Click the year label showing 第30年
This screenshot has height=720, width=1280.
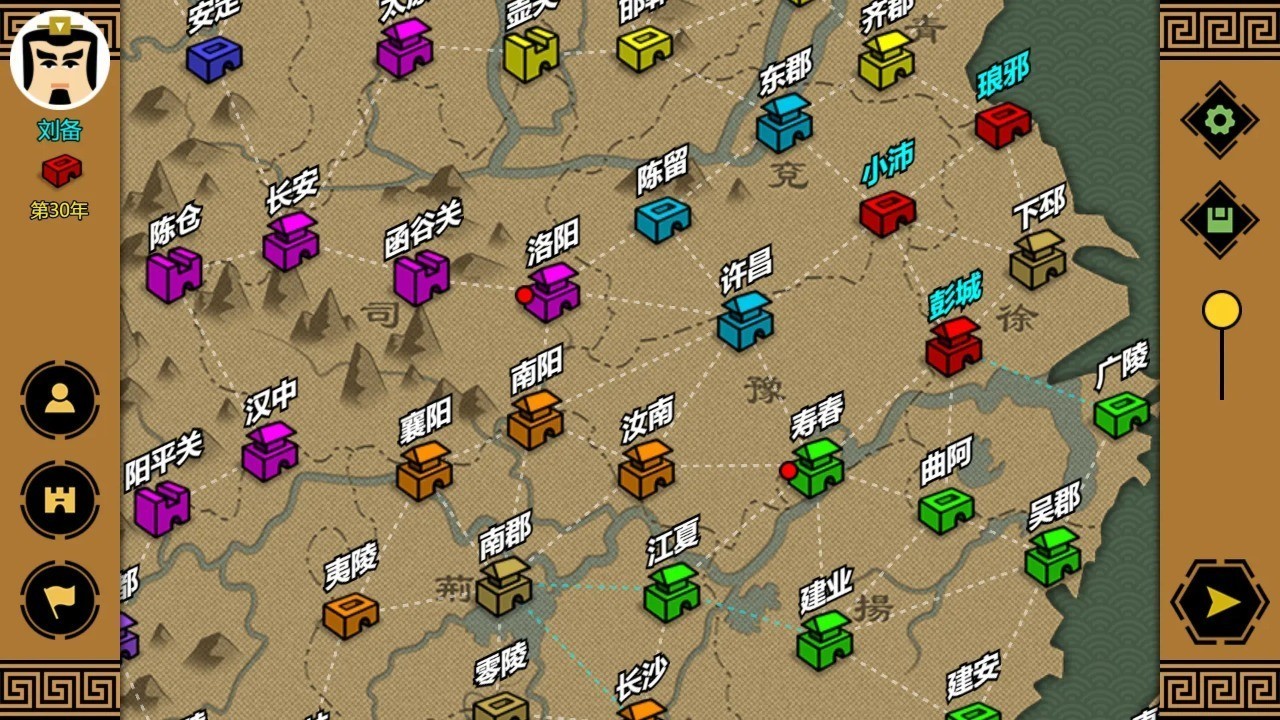[x=60, y=211]
